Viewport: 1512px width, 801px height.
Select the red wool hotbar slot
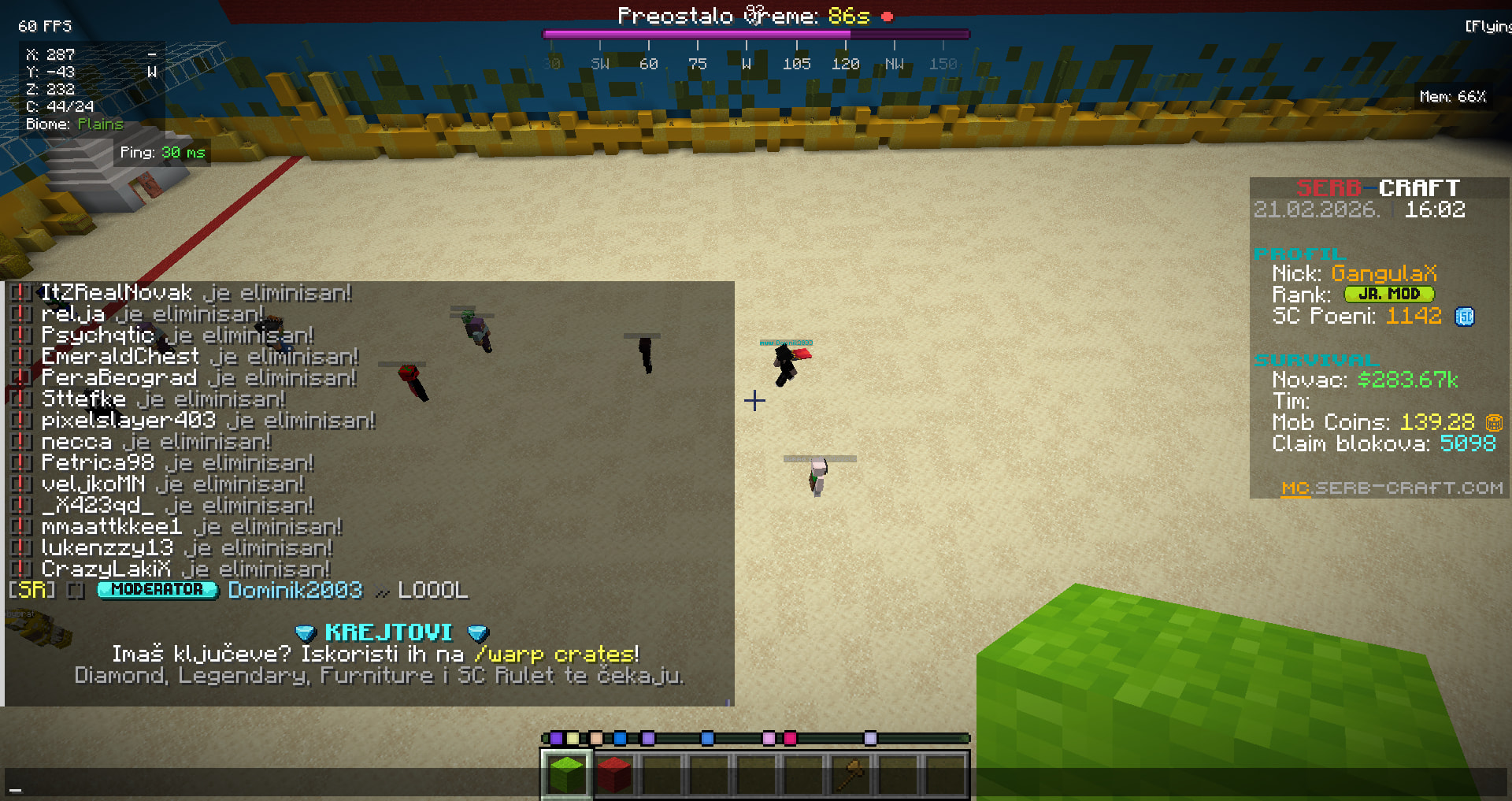(x=613, y=774)
